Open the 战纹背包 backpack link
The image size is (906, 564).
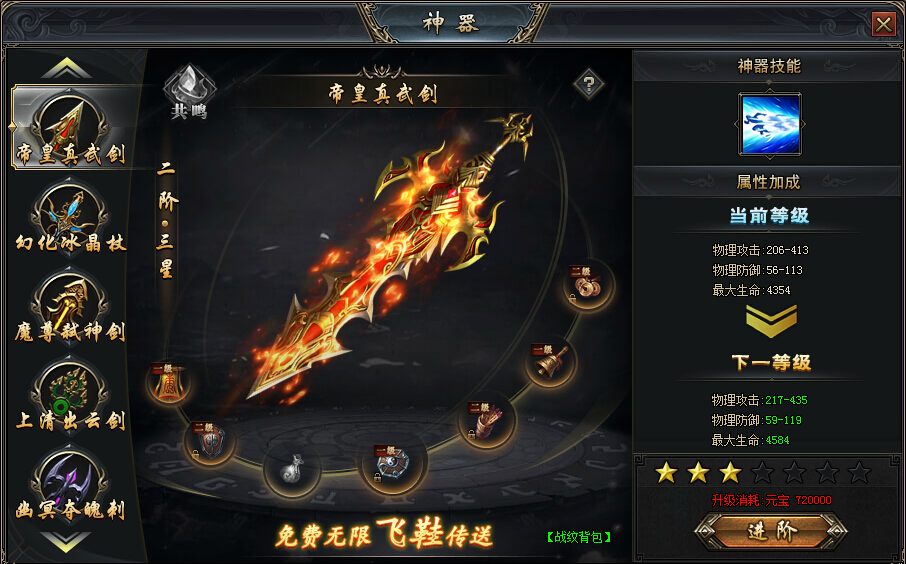[x=579, y=537]
